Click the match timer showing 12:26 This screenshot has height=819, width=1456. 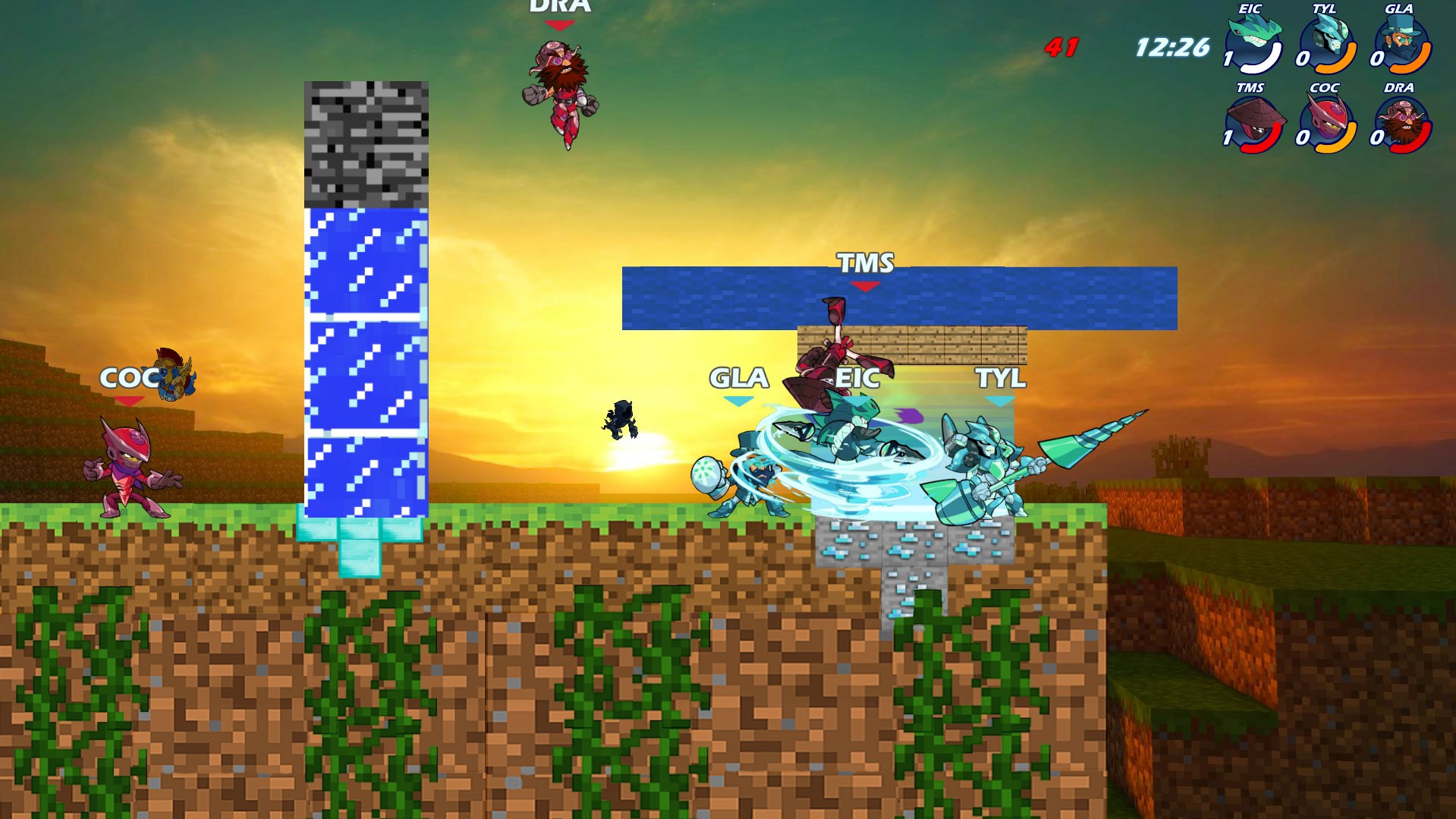tap(1170, 47)
